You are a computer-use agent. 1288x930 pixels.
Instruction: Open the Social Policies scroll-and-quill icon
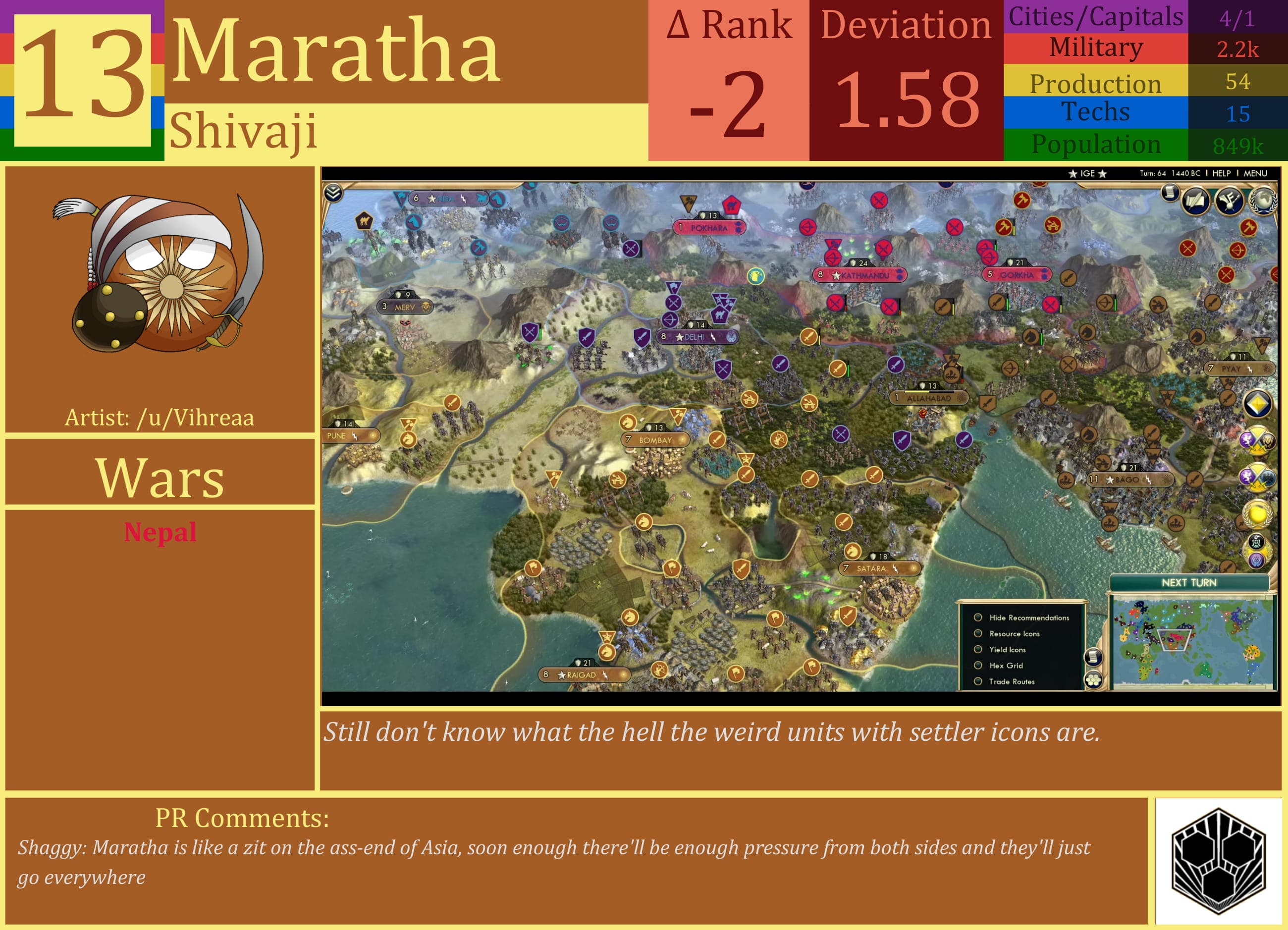pos(1196,201)
